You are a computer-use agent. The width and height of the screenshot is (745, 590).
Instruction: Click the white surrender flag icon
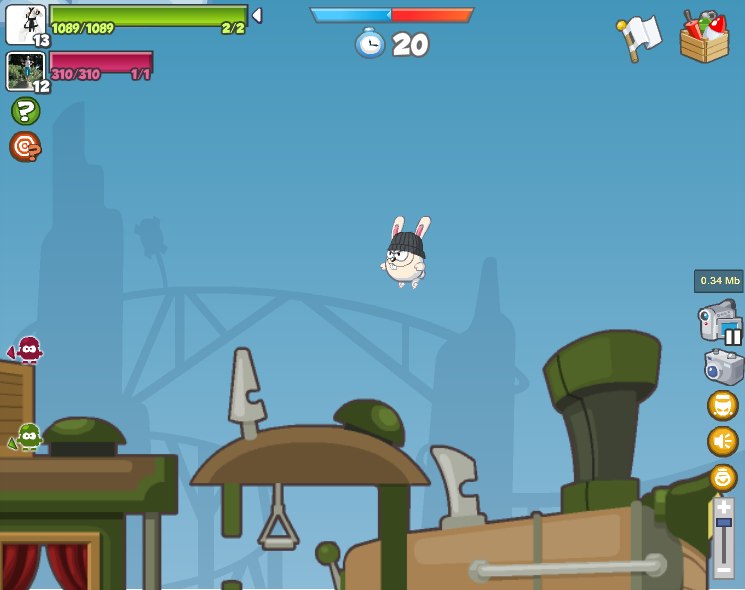point(639,36)
